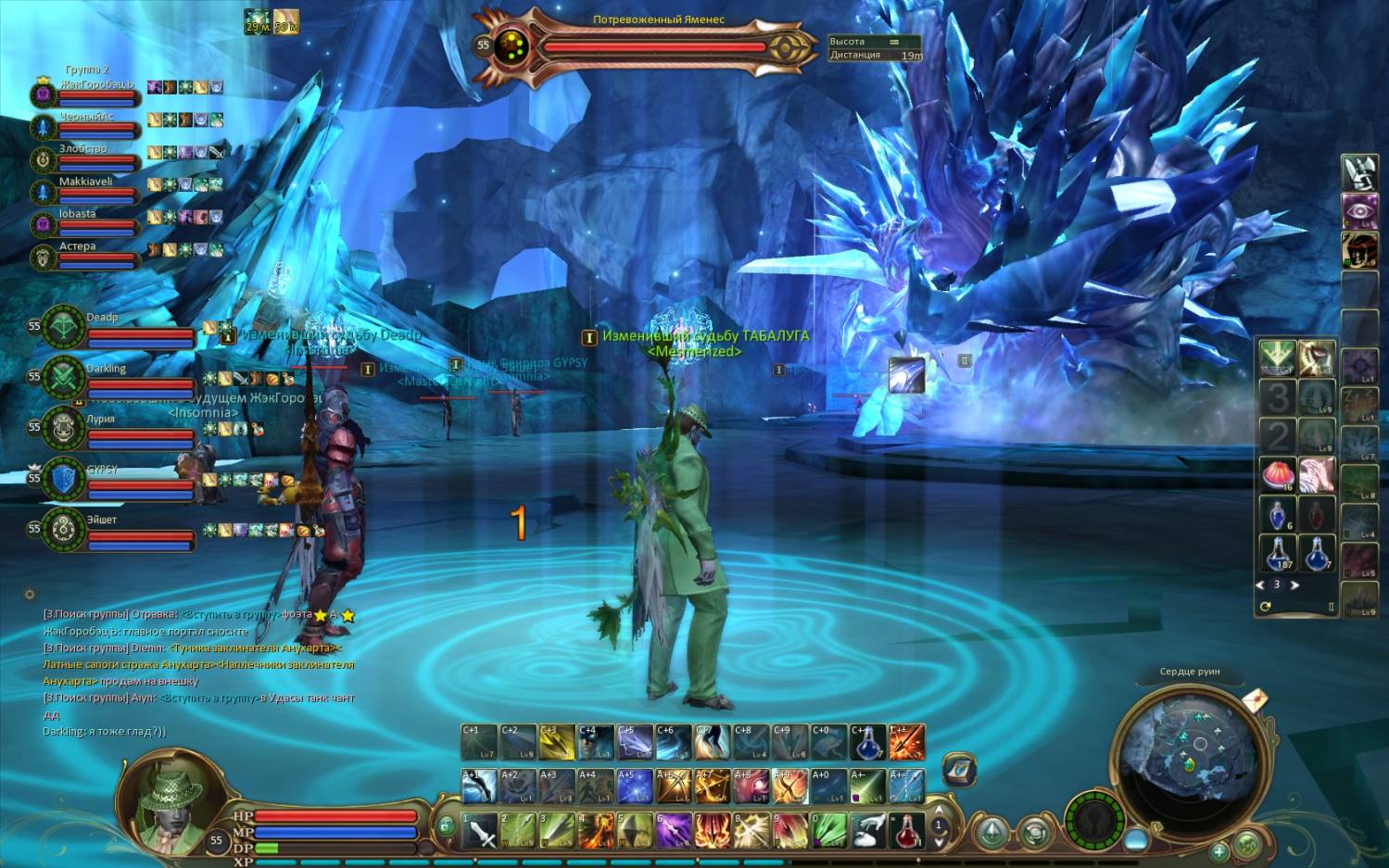Image resolution: width=1389 pixels, height=868 pixels.
Task: Use the purple eye skill on side bar
Action: point(1359,210)
